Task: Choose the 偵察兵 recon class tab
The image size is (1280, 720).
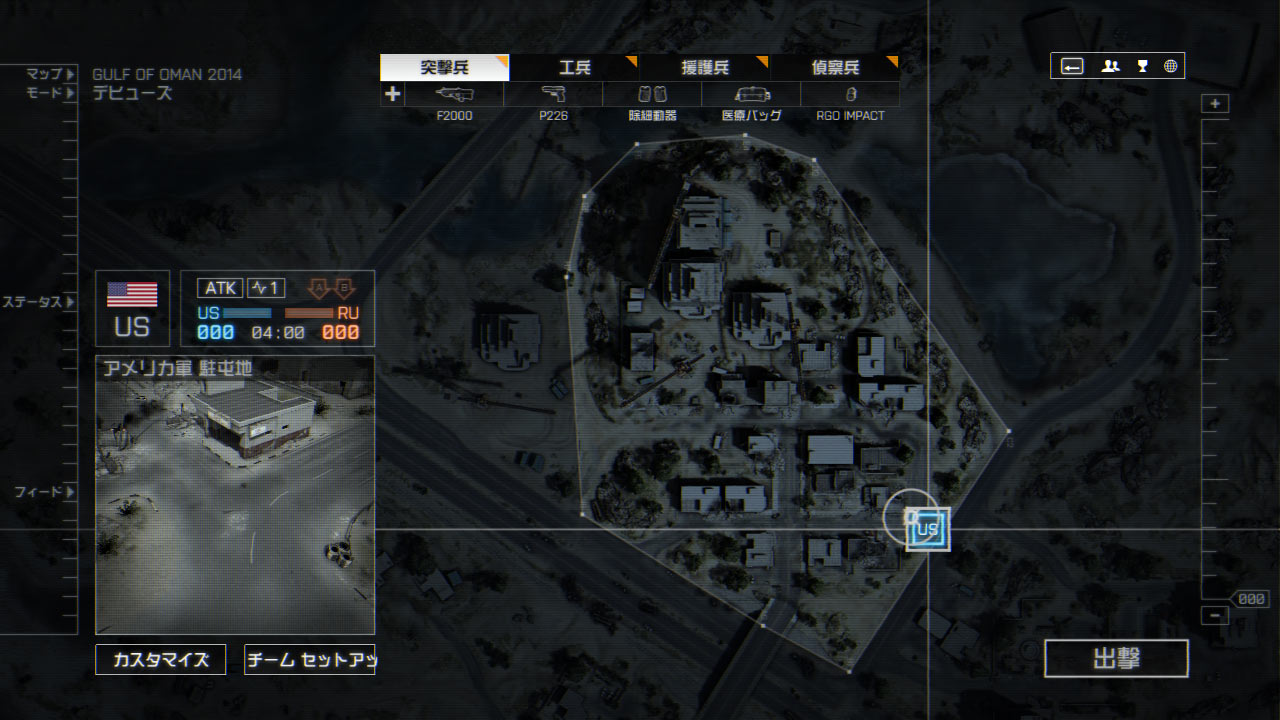Action: (834, 68)
